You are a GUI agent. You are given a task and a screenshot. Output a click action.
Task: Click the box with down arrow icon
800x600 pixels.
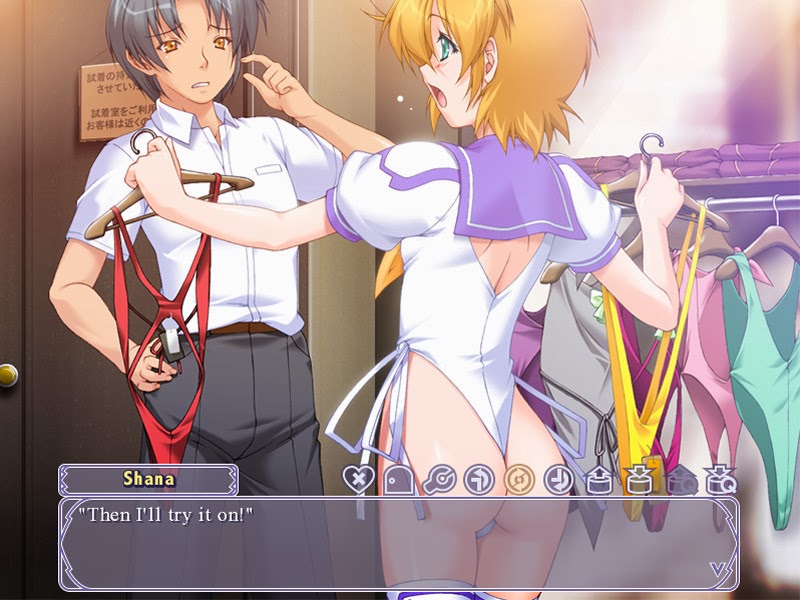637,479
